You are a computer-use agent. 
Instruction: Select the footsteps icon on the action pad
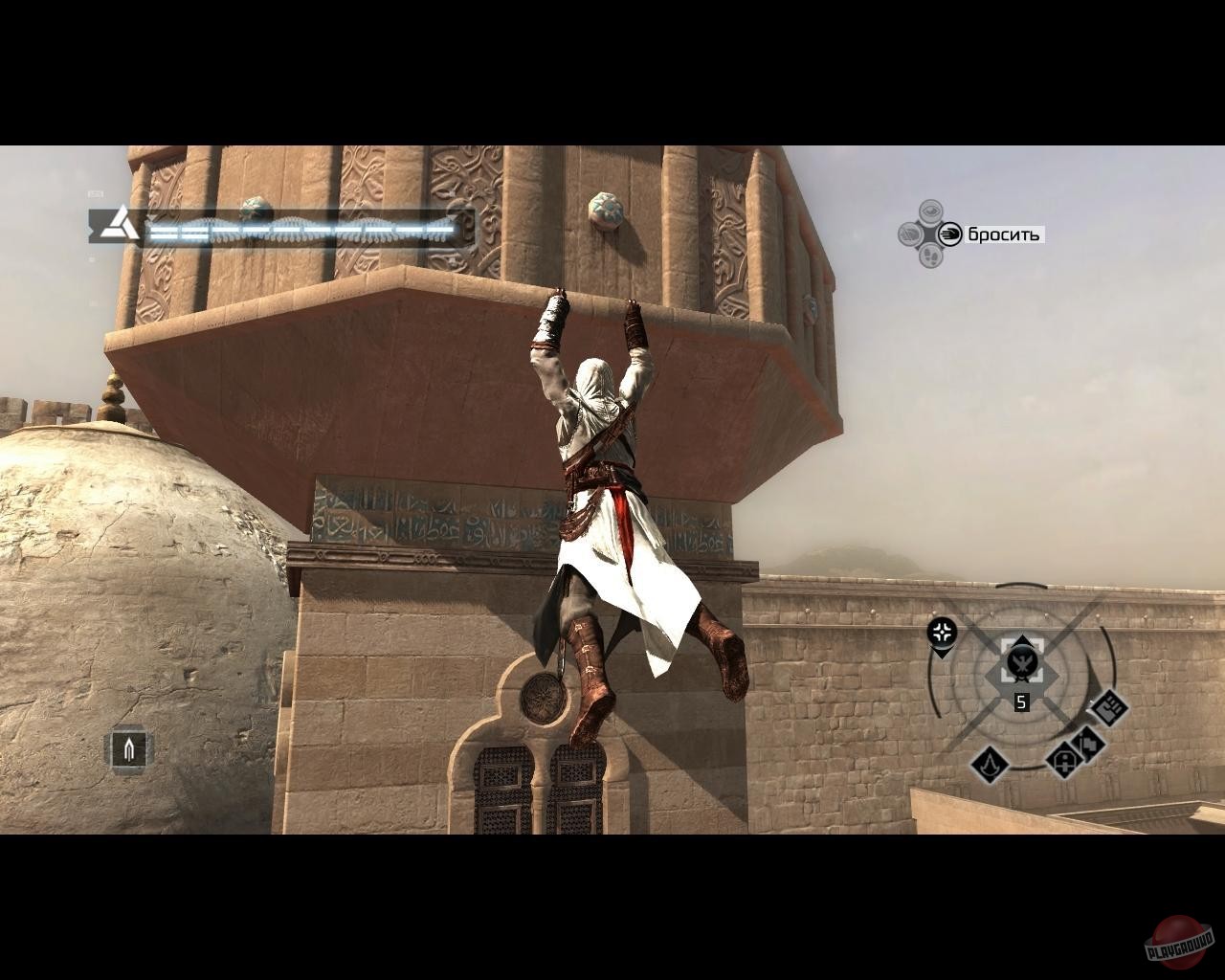[930, 256]
